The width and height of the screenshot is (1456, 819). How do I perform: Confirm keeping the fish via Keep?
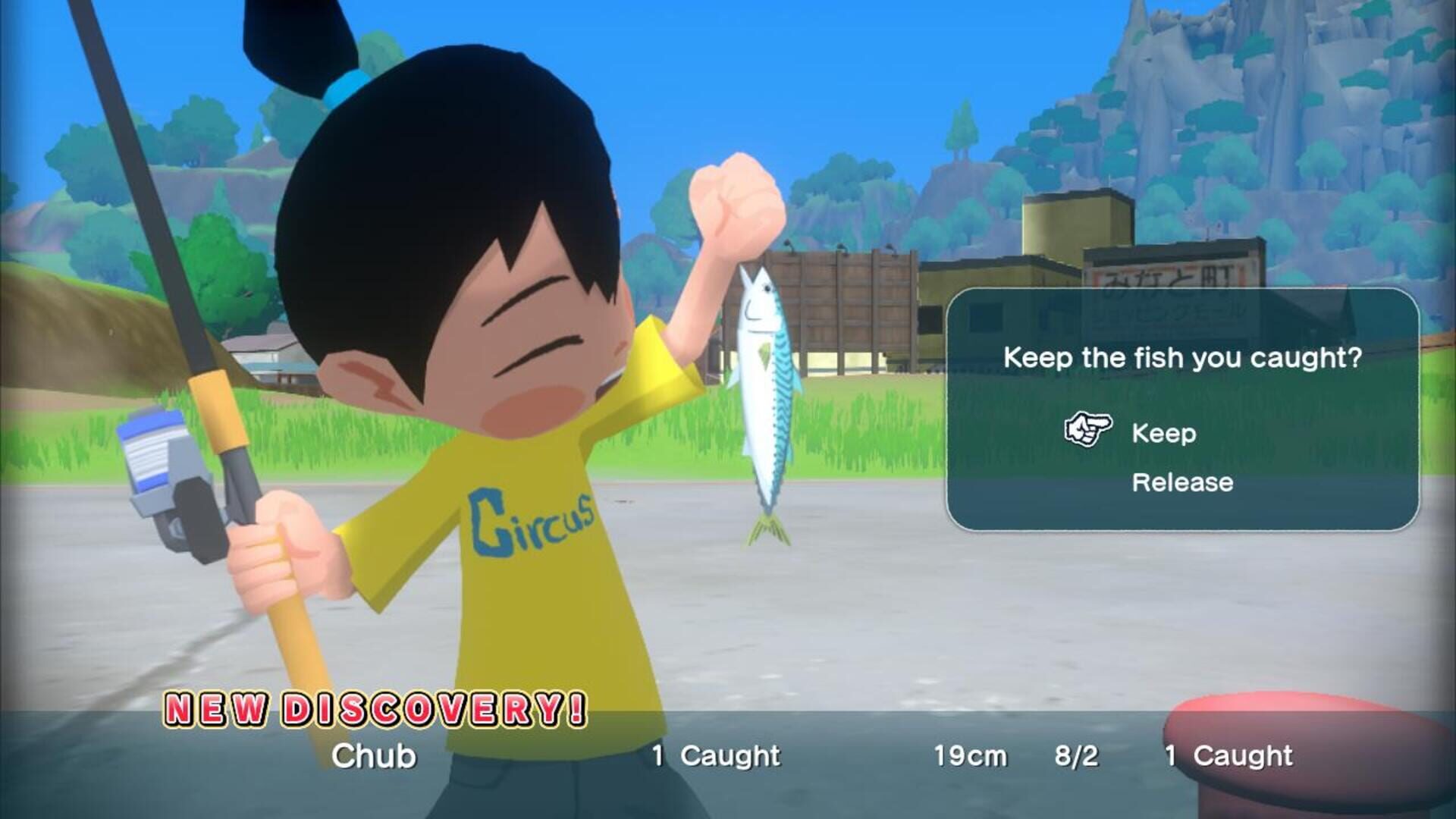(1164, 434)
